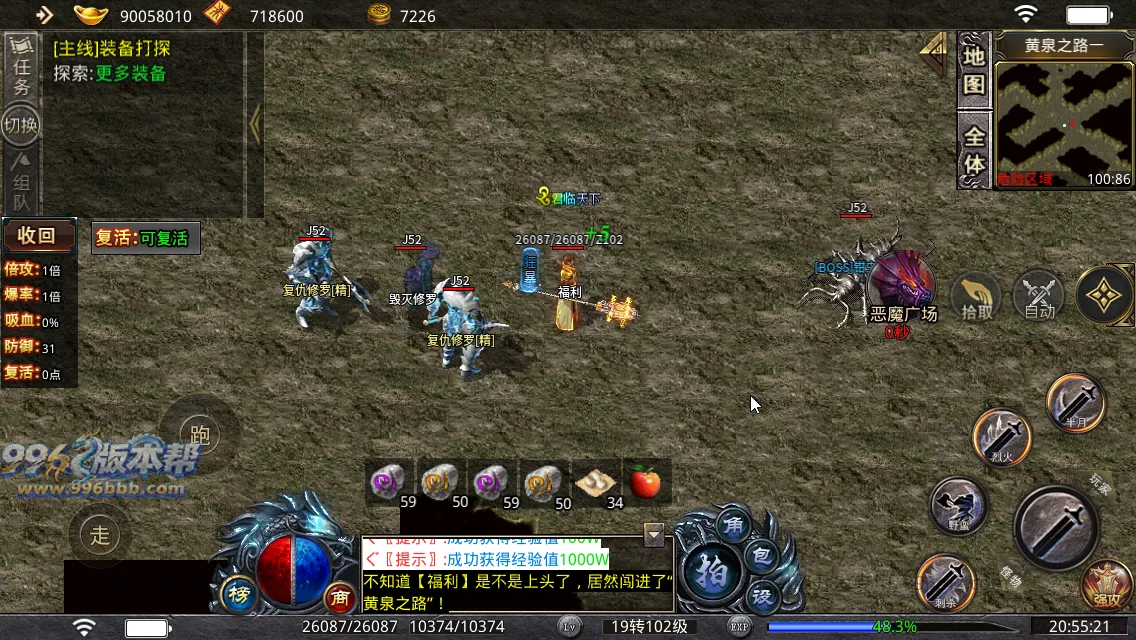Open the 商 shop button
1136x640 pixels.
click(340, 597)
